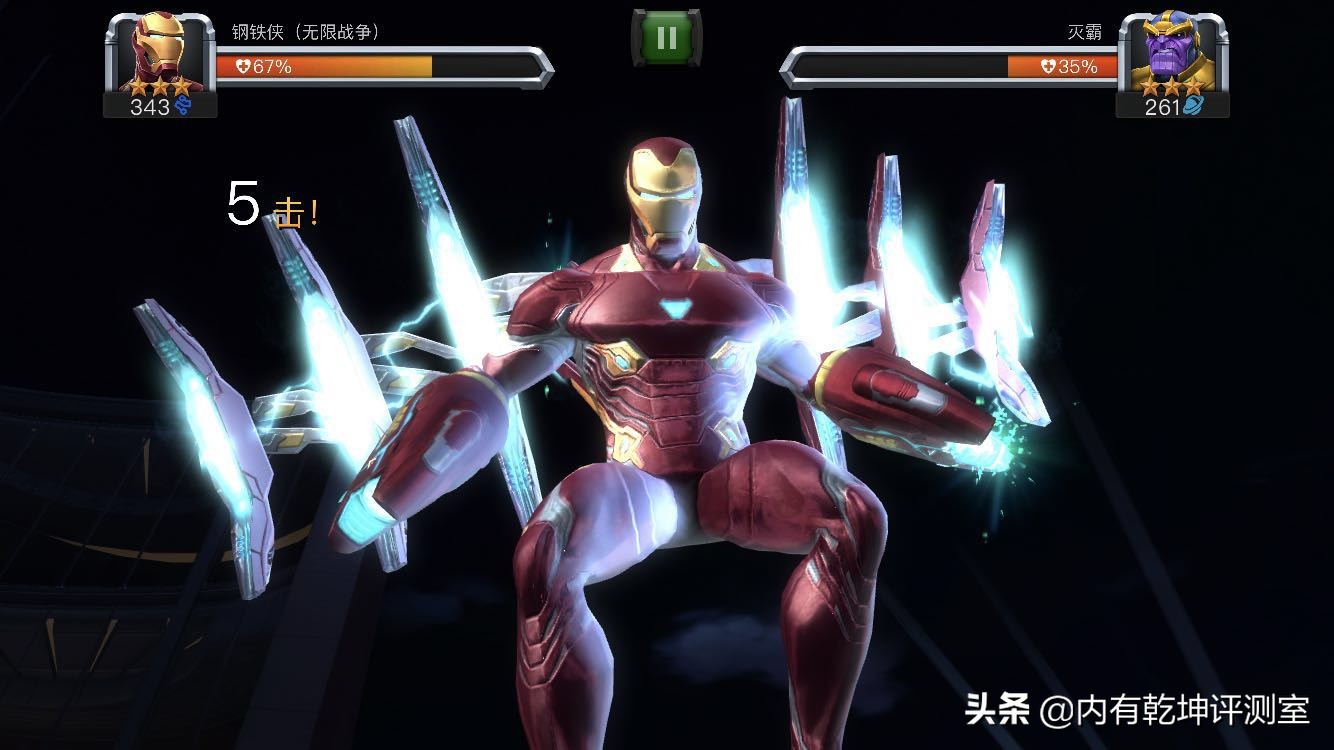Tap the 261 power rating number
The width and height of the screenshot is (1334, 750).
tap(1162, 103)
